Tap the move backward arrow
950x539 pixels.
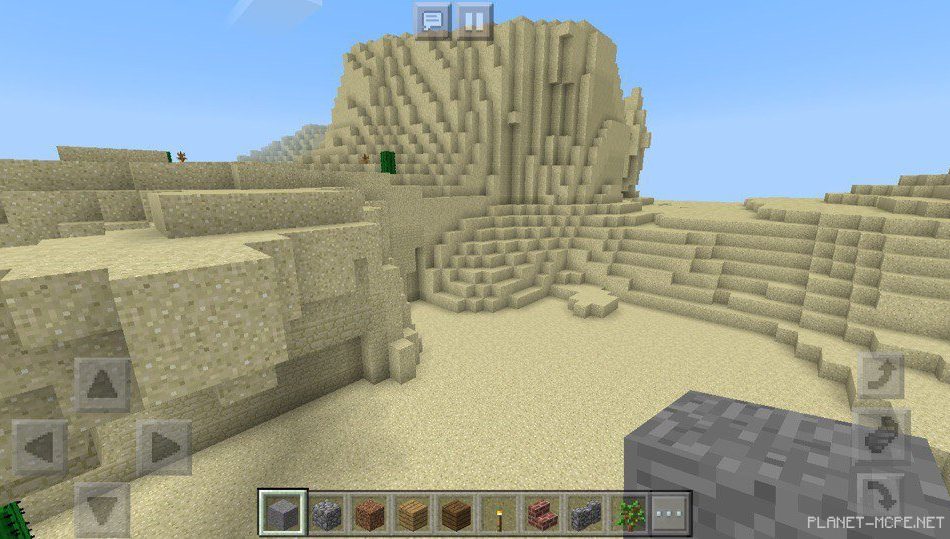(103, 507)
